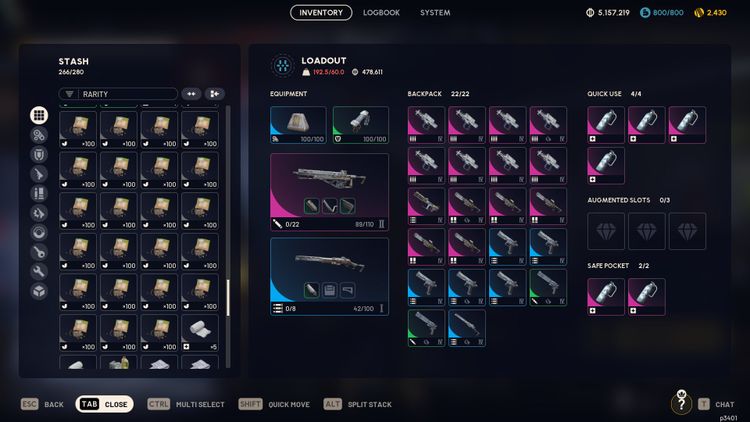Select the Inventory tab
Image resolution: width=750 pixels, height=422 pixels.
321,13
